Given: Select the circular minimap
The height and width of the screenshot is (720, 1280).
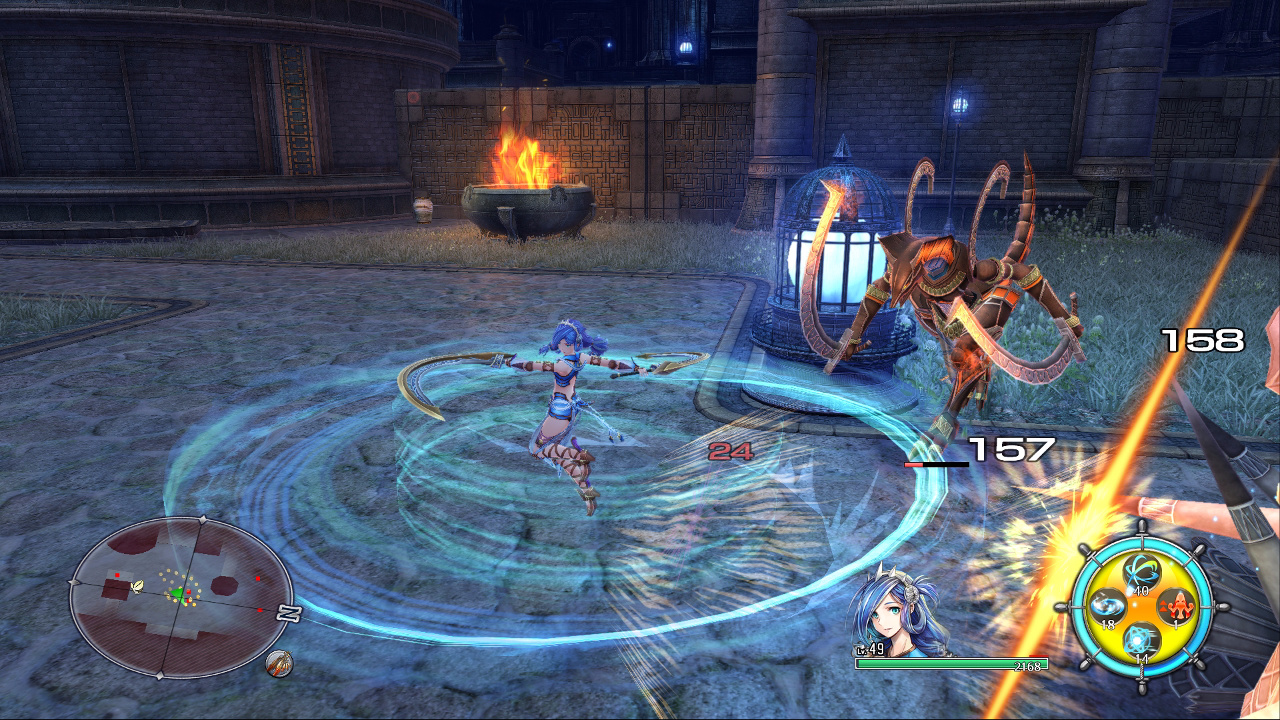Looking at the screenshot, I should click(180, 595).
